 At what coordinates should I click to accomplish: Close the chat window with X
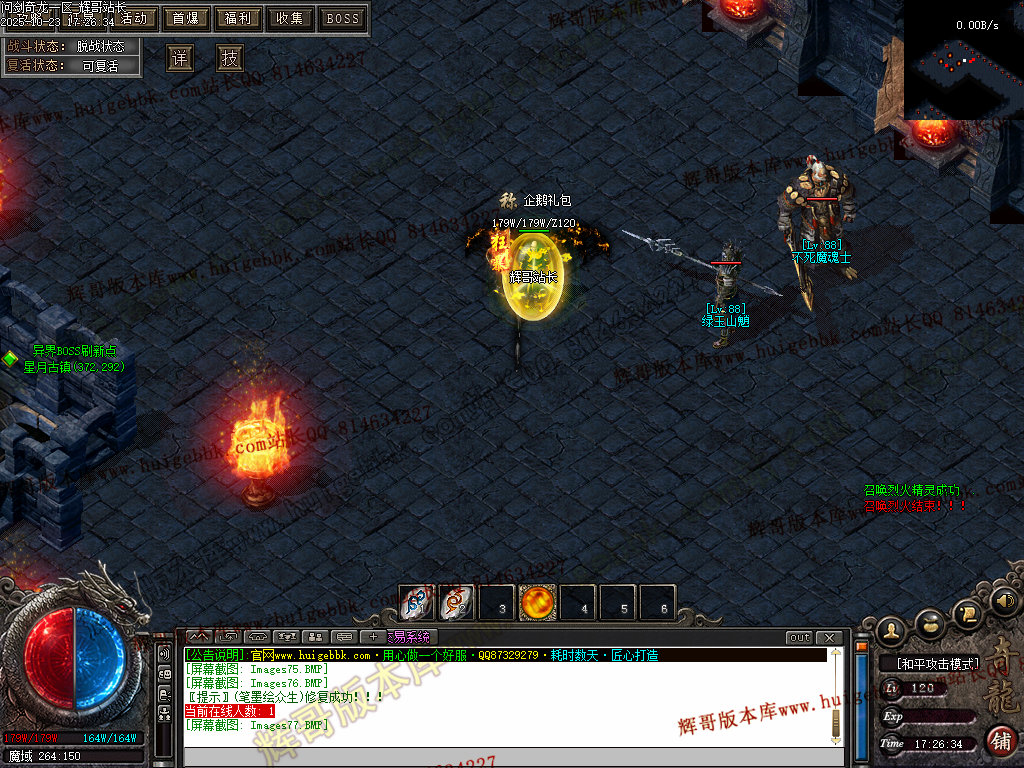point(828,637)
